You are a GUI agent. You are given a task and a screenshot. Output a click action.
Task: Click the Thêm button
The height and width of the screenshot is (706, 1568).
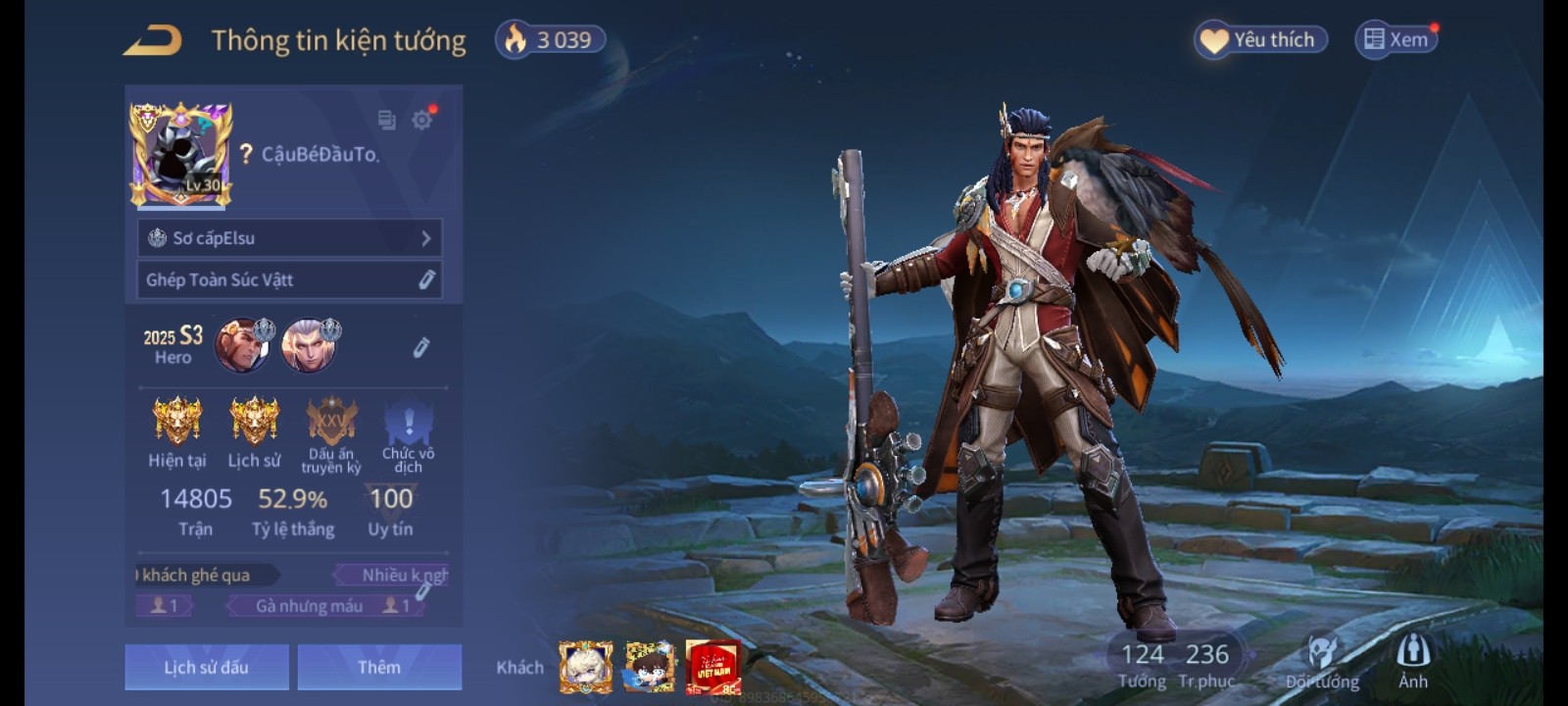(379, 667)
